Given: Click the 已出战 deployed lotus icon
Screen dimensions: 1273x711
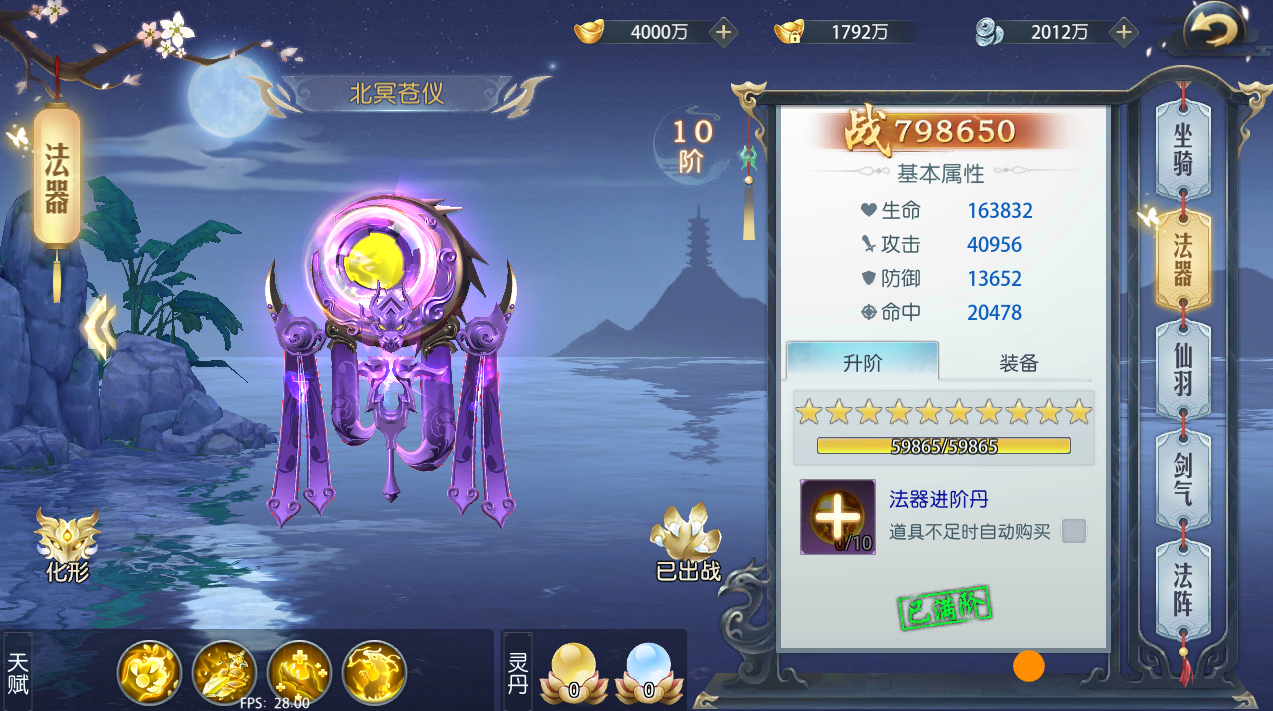Looking at the screenshot, I should 687,542.
